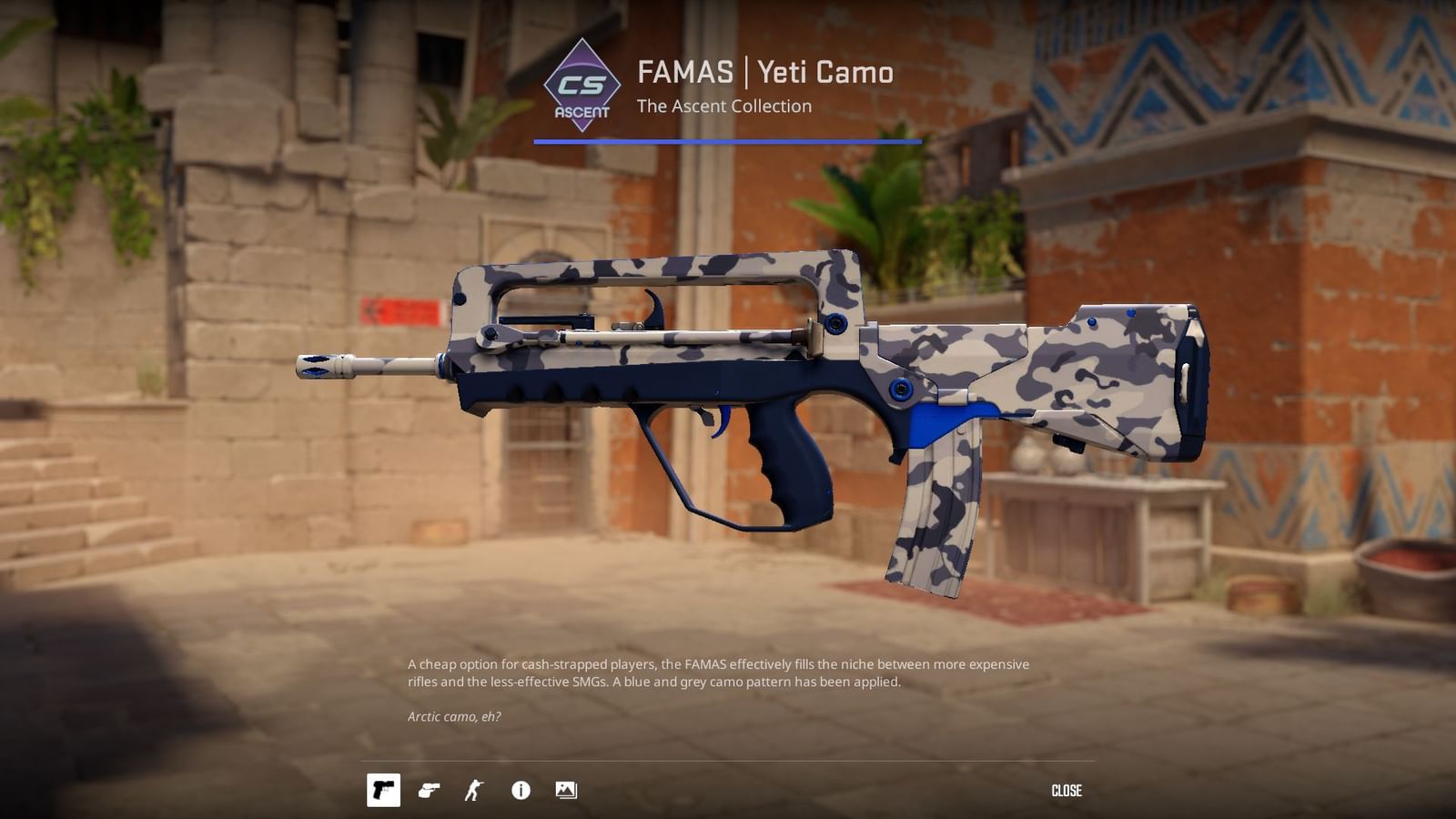The height and width of the screenshot is (819, 1456).
Task: Click the CLOSE button
Action: click(1067, 791)
